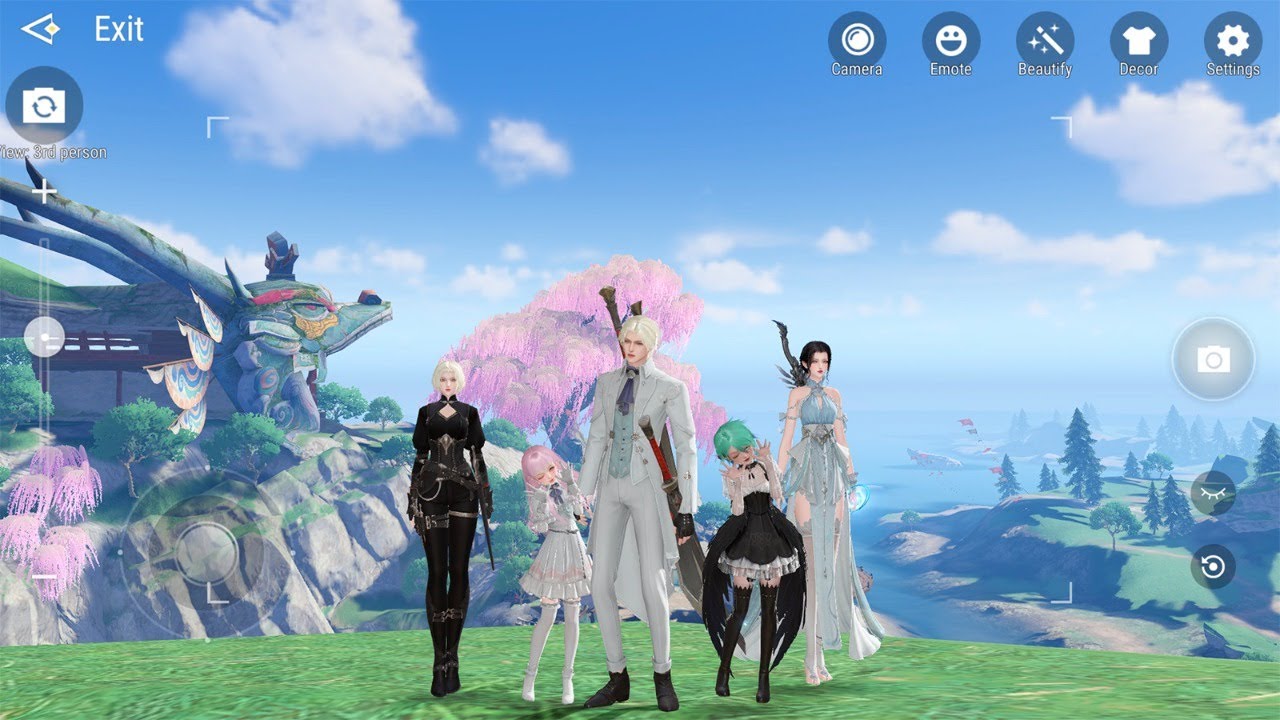Tap the virtual movement joystick
1280x720 pixels.
(x=207, y=553)
